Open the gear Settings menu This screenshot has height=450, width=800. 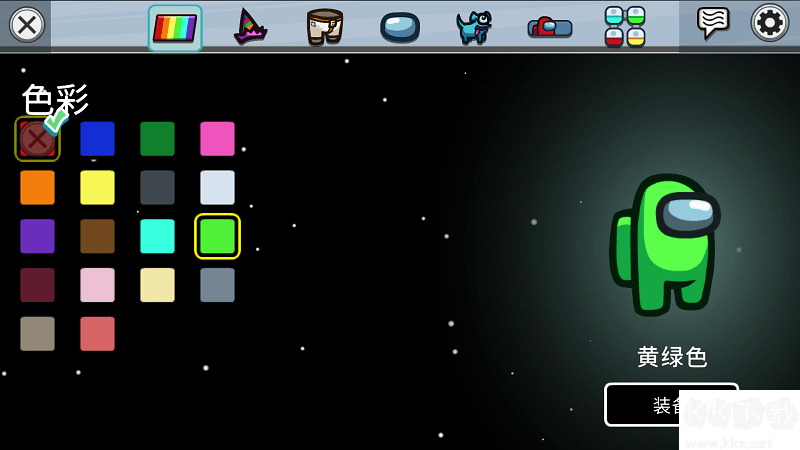770,23
